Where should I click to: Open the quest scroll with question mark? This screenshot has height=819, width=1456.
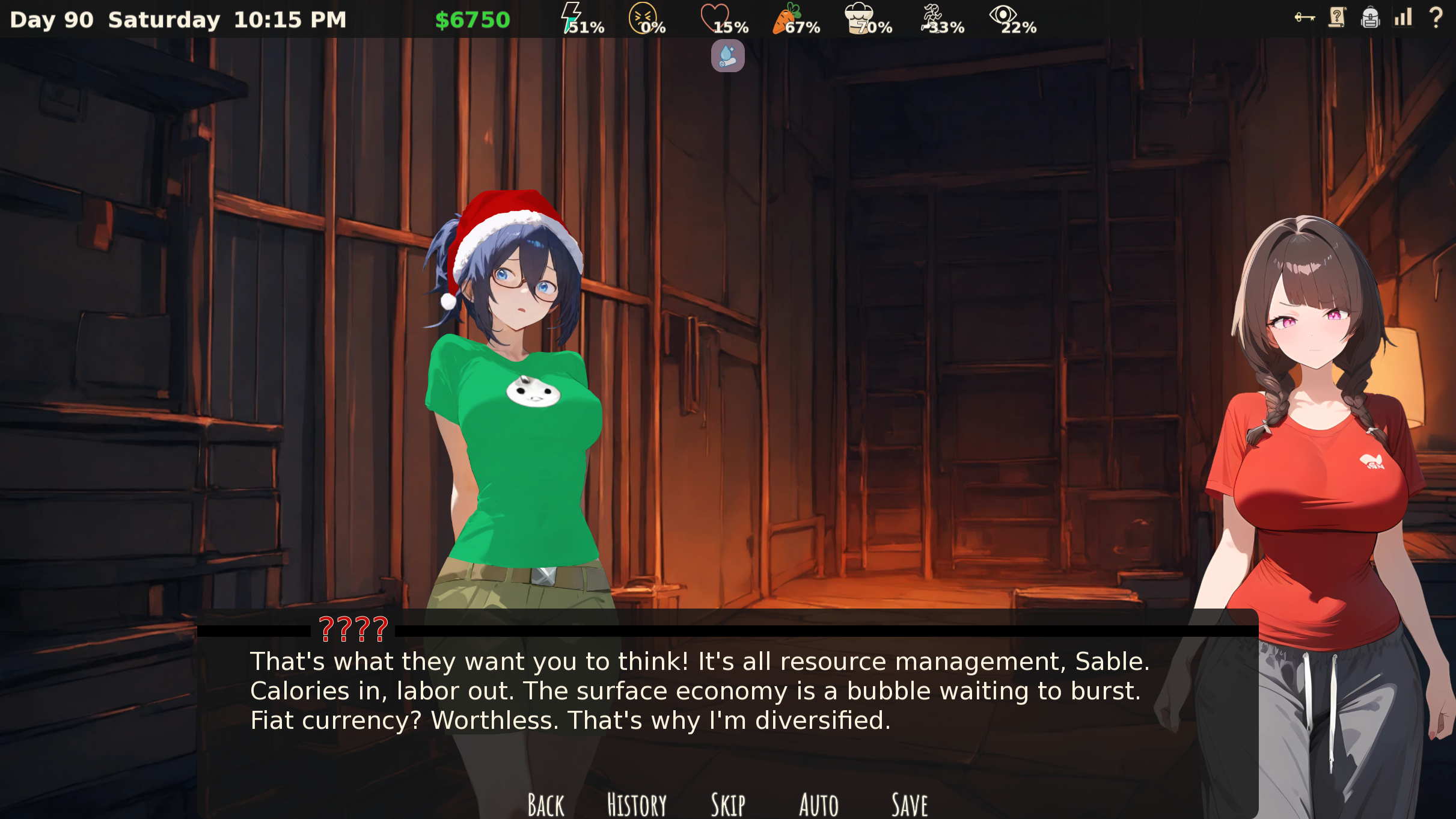pyautogui.click(x=1337, y=17)
